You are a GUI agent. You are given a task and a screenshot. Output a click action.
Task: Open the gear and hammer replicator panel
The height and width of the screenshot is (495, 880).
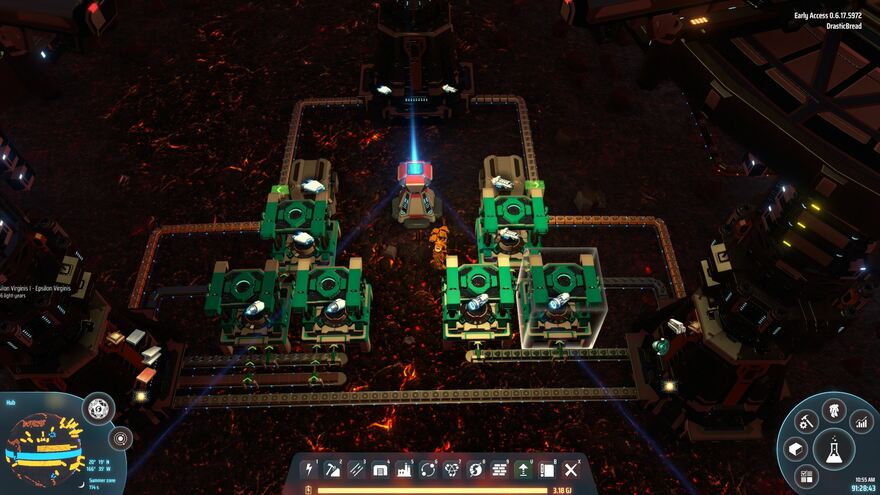[x=806, y=422]
